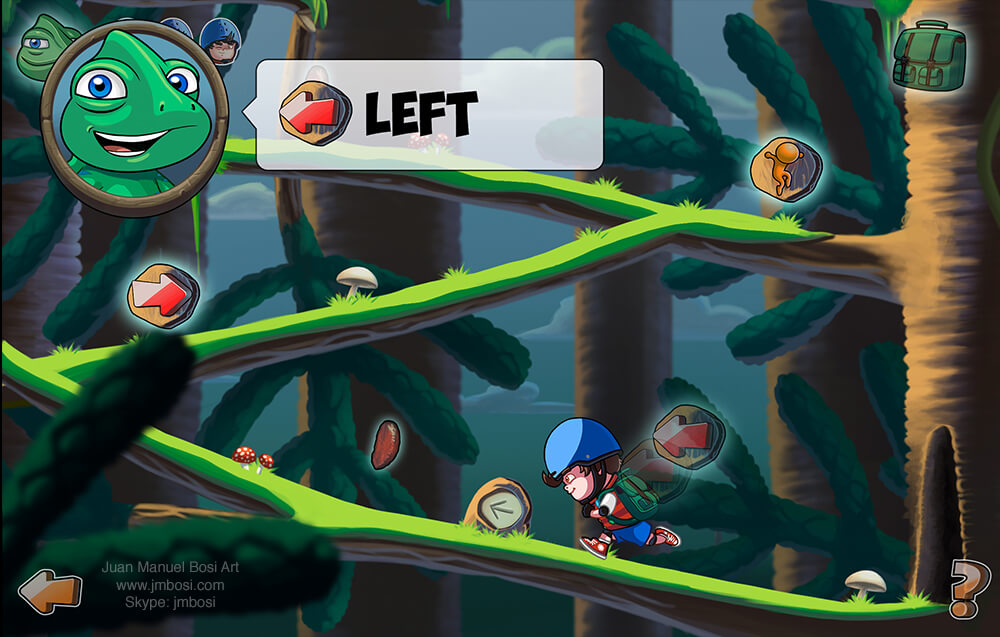This screenshot has height=637, width=1000.
Task: Tap the red left-arrow token behind the boy
Action: tap(688, 437)
